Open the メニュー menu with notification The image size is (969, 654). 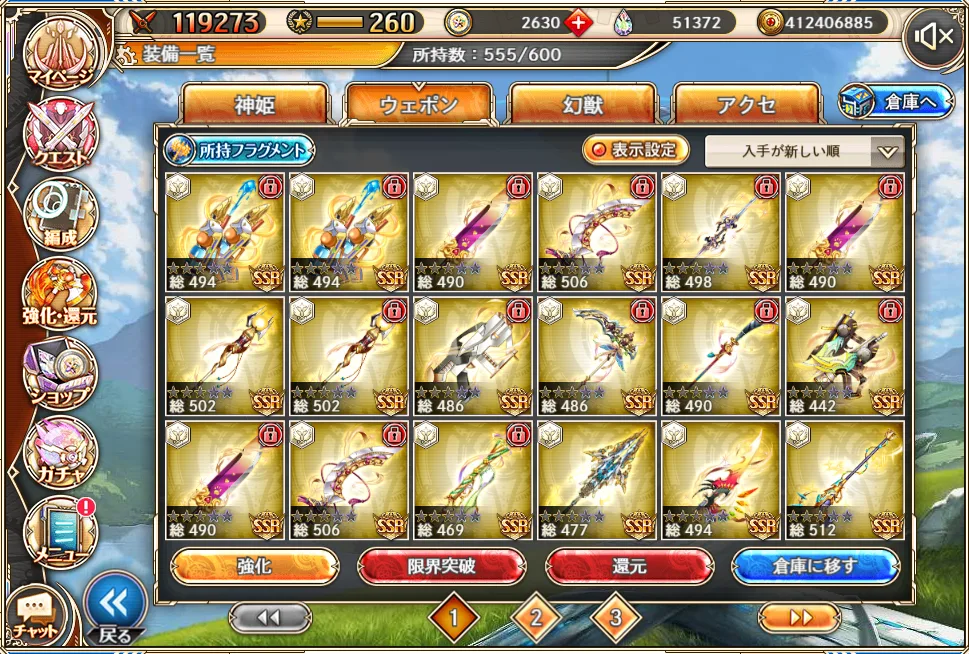click(60, 532)
